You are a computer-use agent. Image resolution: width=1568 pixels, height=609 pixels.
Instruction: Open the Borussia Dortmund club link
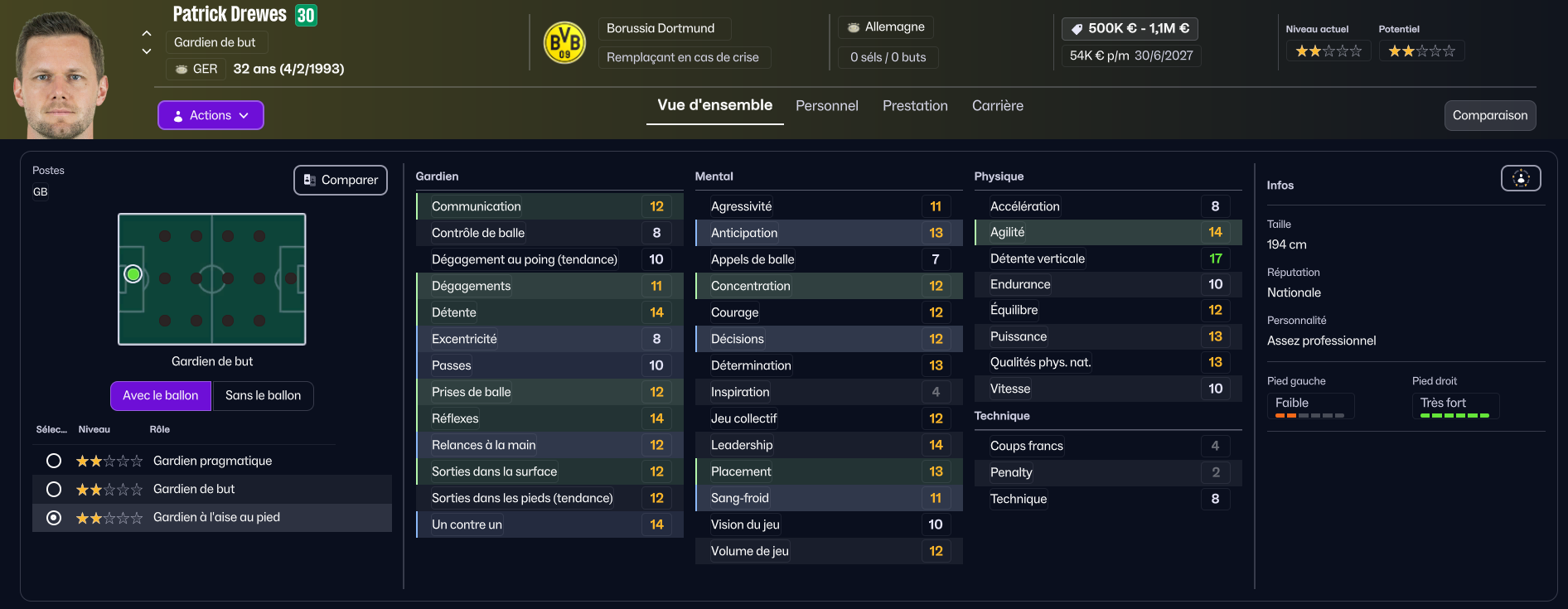[x=661, y=28]
